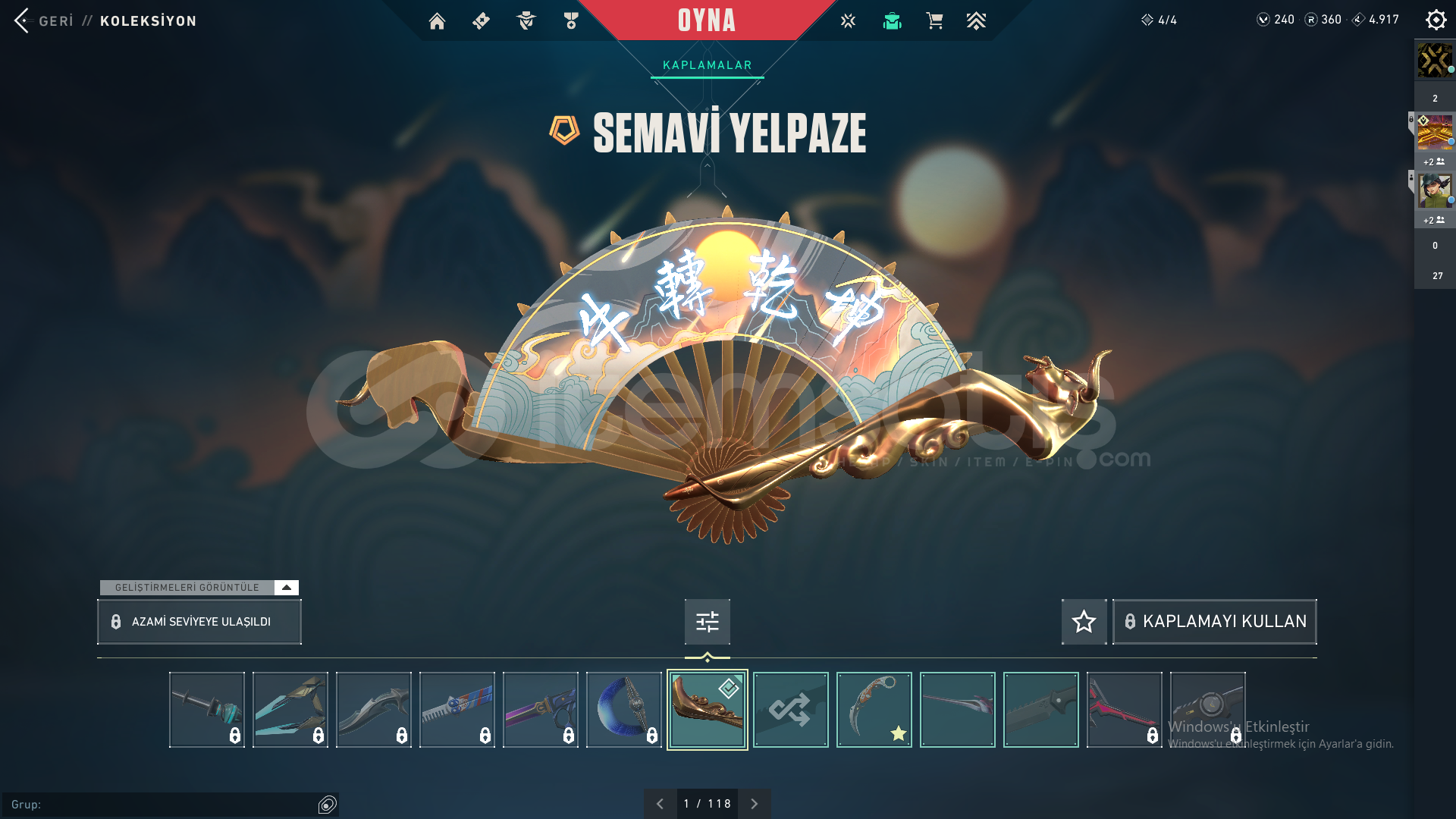Open the settings gear

tap(1436, 20)
